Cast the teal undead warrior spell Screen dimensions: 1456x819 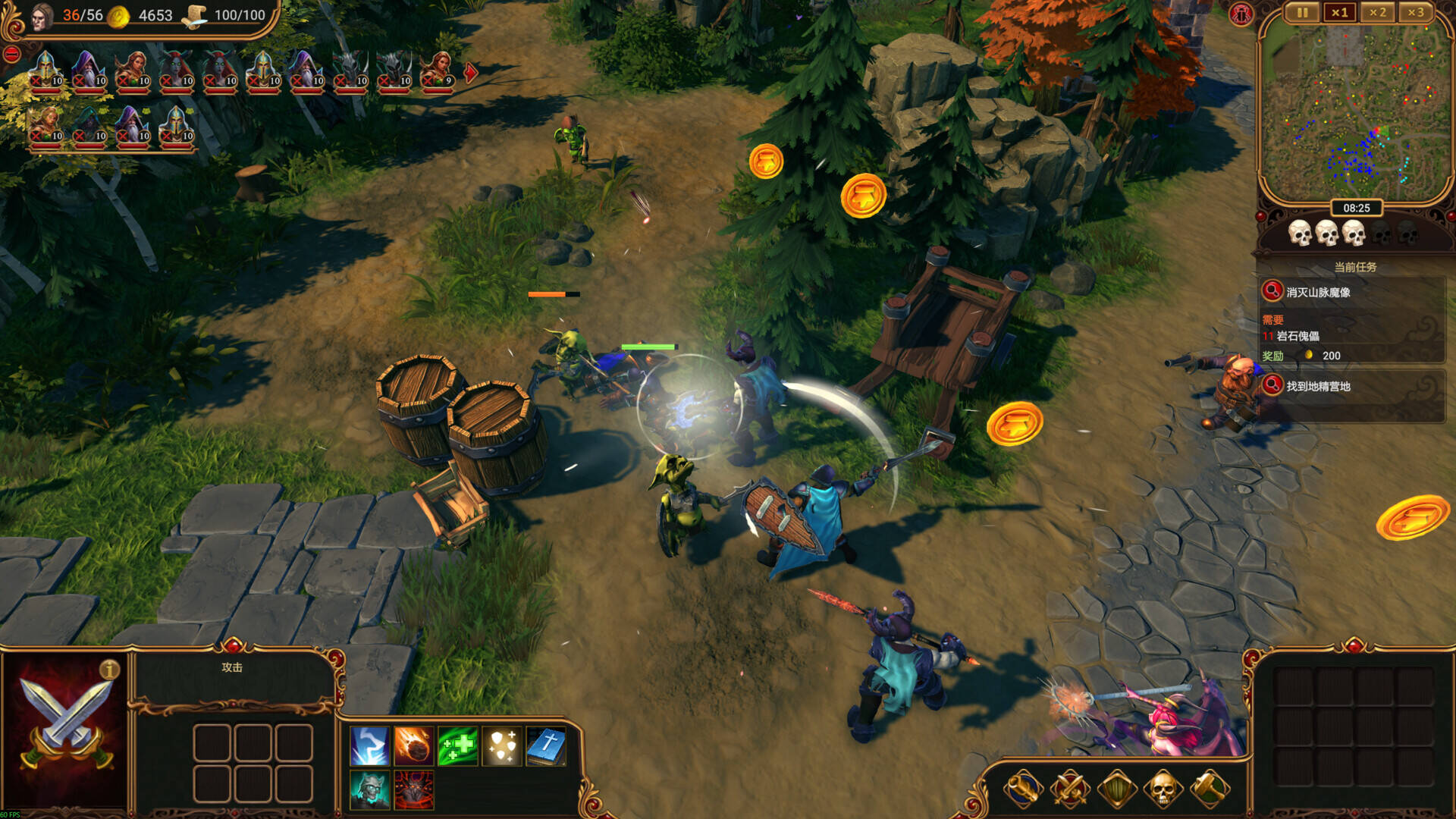(x=370, y=789)
